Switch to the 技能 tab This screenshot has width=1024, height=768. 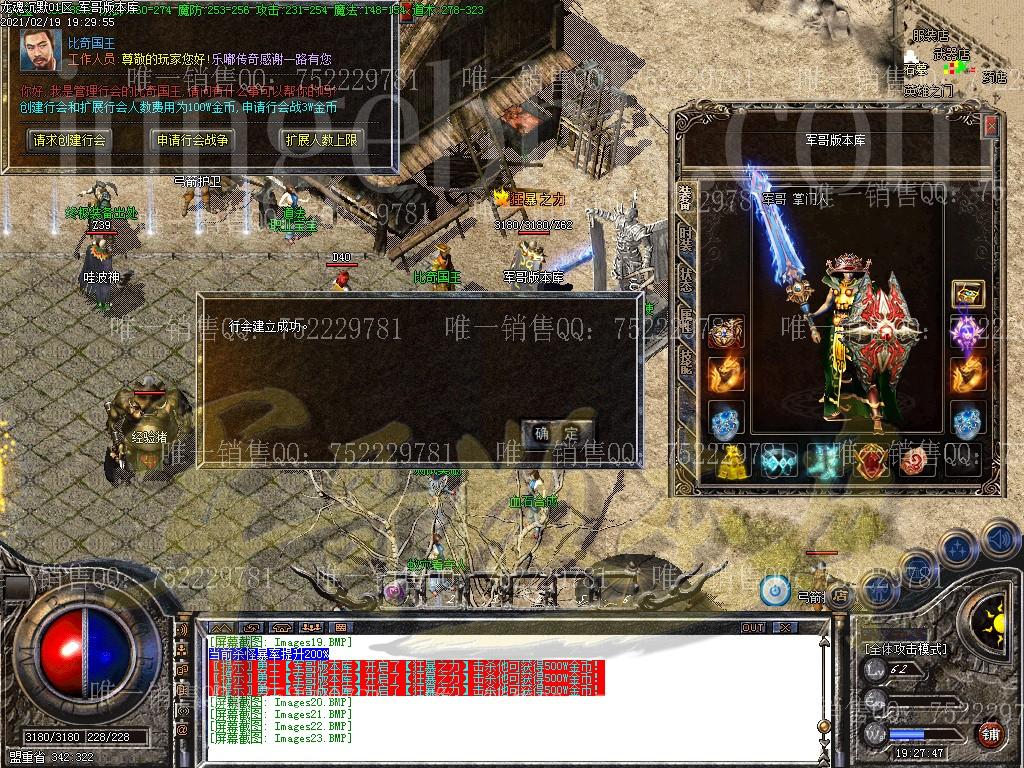pyautogui.click(x=685, y=359)
